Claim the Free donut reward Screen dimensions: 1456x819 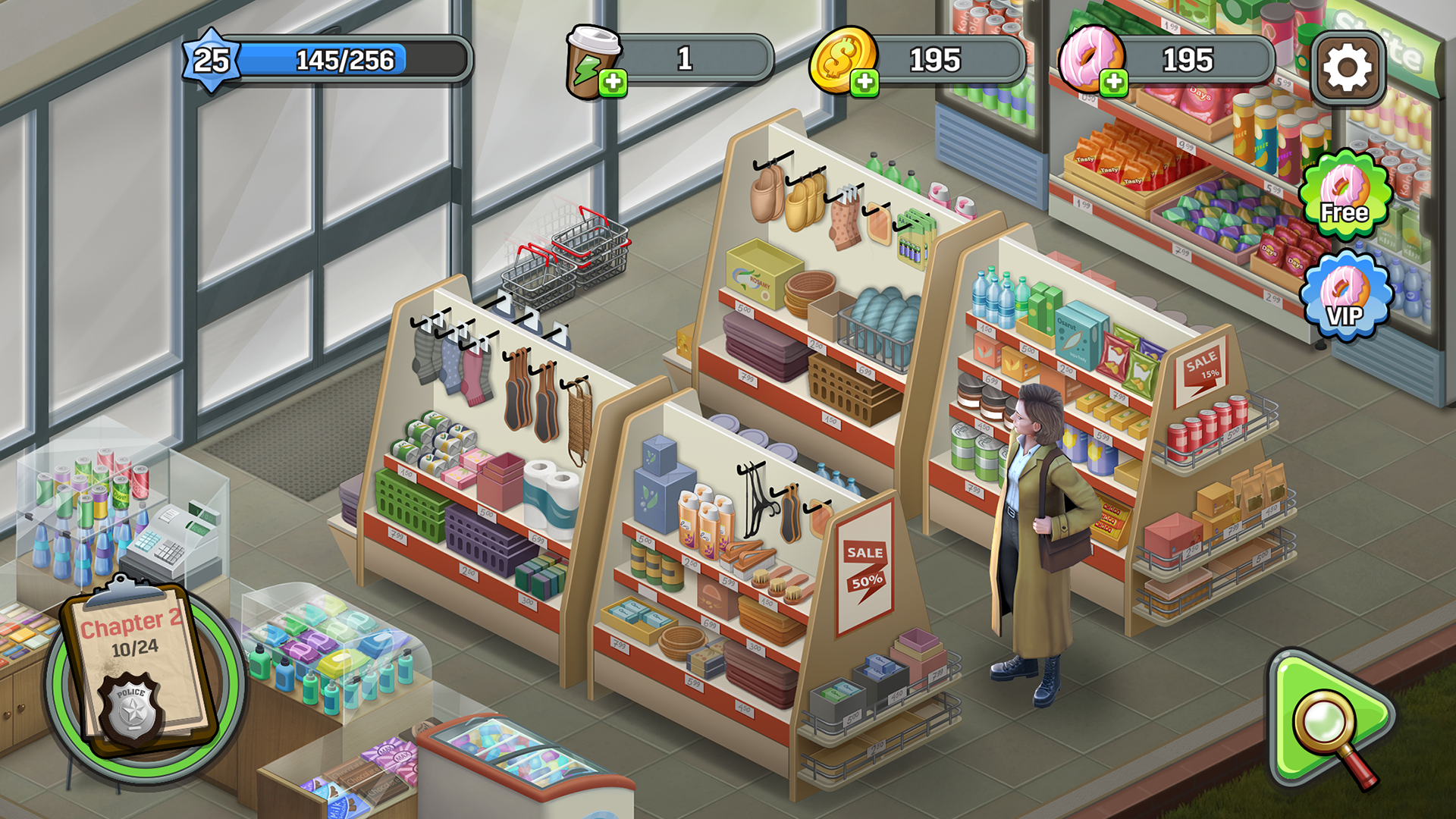tap(1345, 196)
